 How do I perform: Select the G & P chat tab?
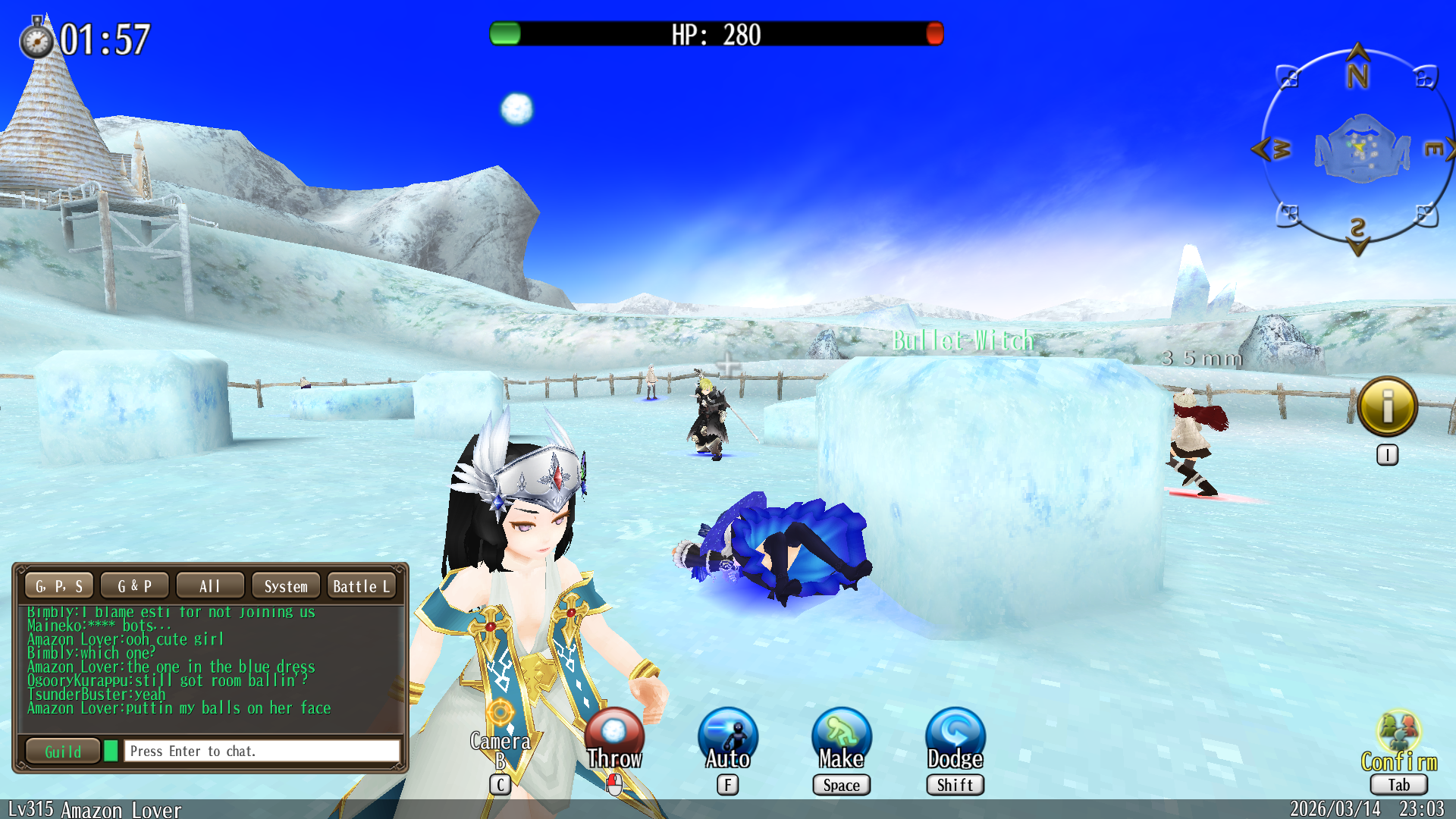pos(134,586)
